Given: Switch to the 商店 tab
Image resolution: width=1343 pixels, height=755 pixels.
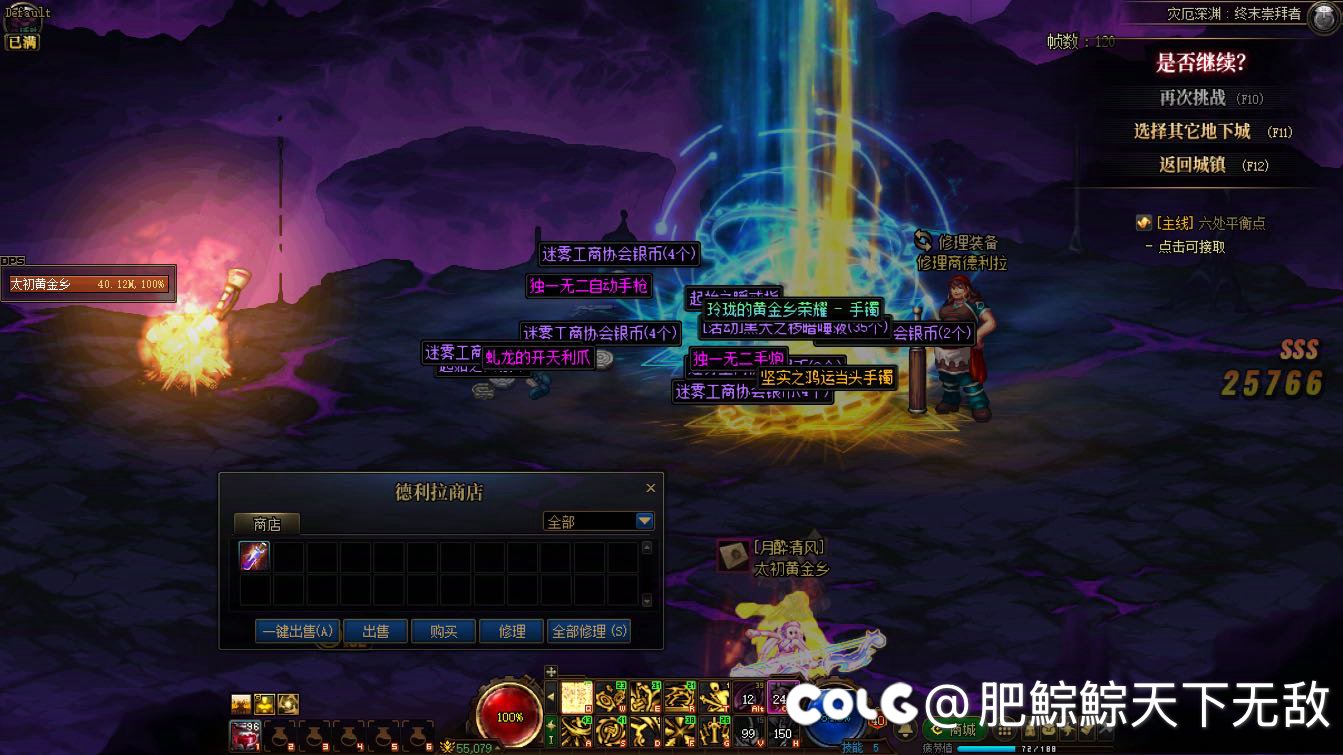Looking at the screenshot, I should point(267,523).
